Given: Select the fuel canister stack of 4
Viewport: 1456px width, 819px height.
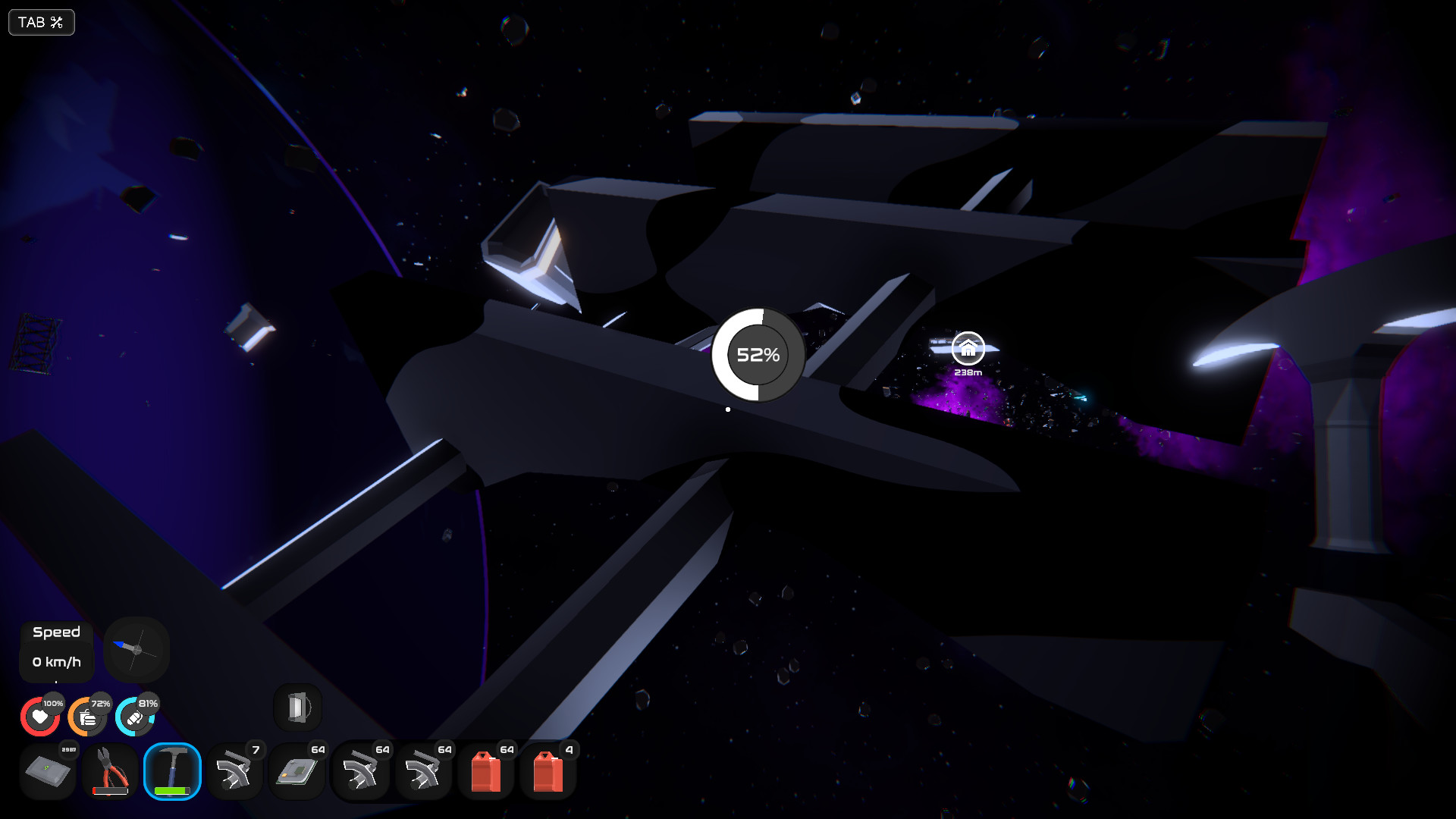Looking at the screenshot, I should (x=548, y=771).
